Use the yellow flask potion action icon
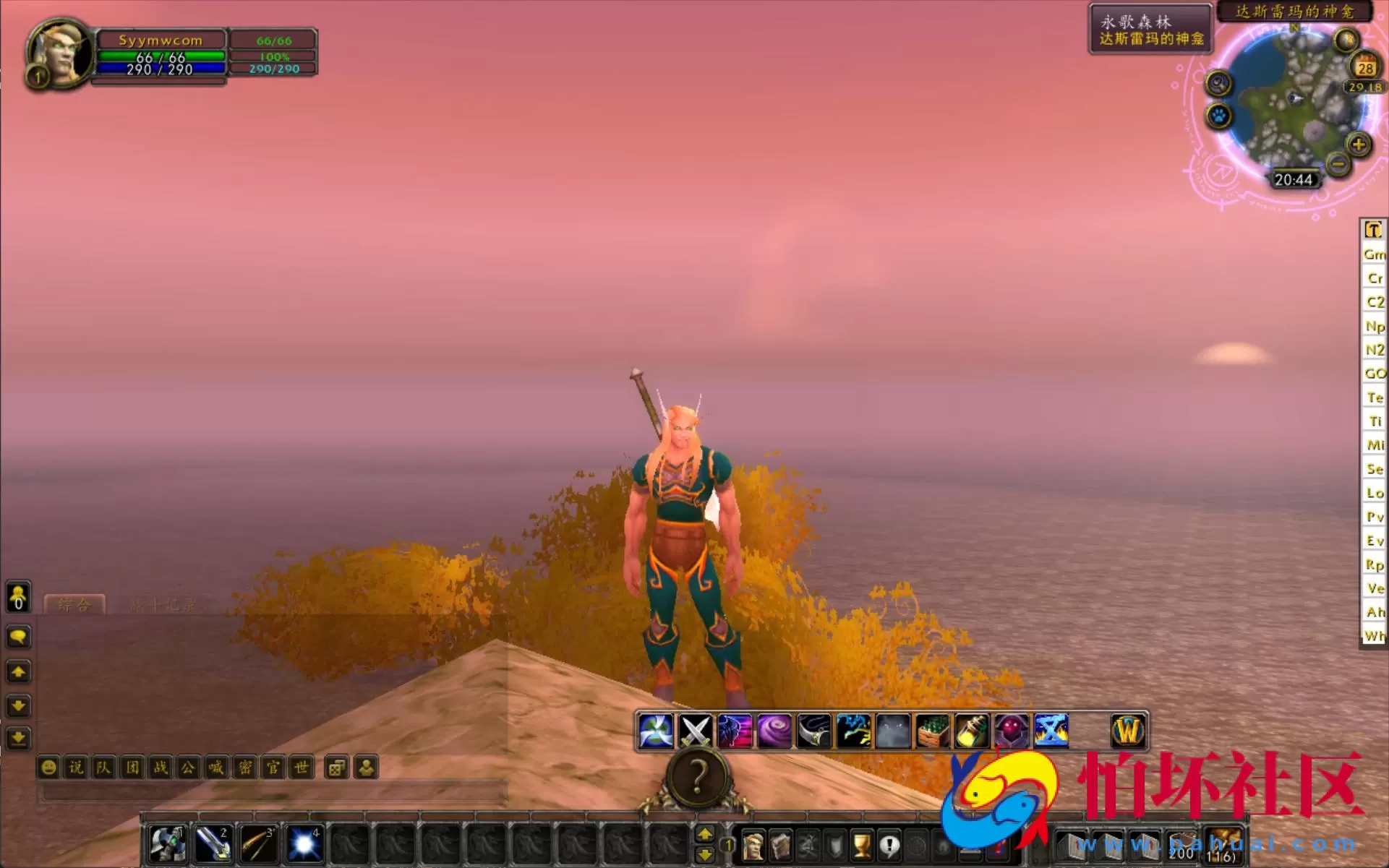This screenshot has height=868, width=1389. [x=973, y=731]
